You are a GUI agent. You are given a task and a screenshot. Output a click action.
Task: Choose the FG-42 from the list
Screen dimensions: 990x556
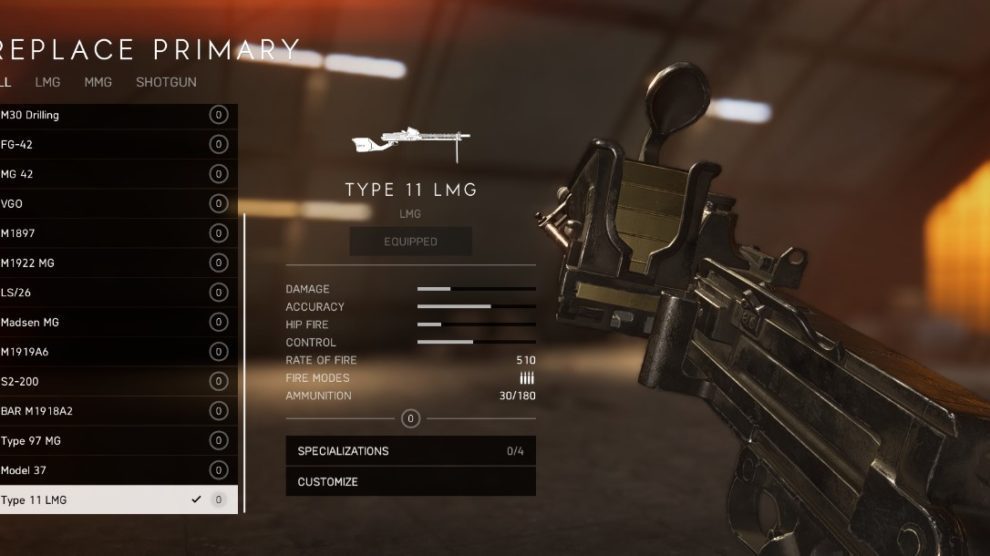pos(110,145)
